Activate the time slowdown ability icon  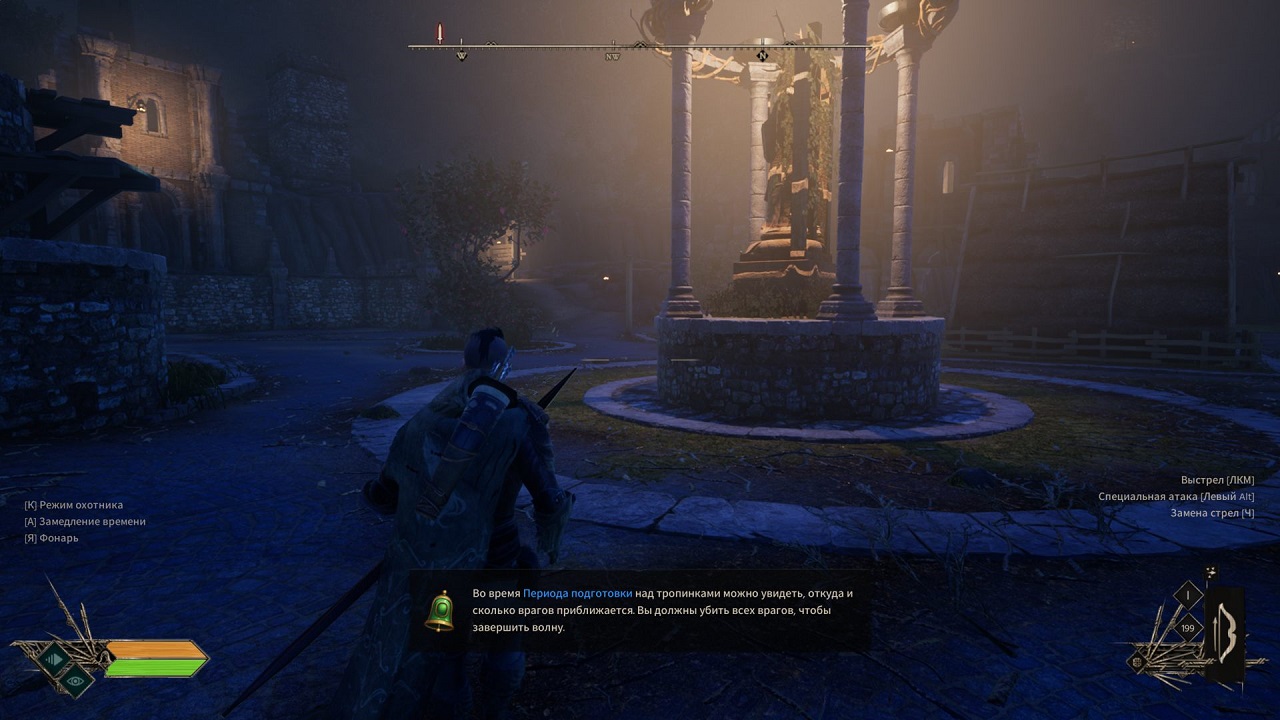pyautogui.click(x=52, y=657)
